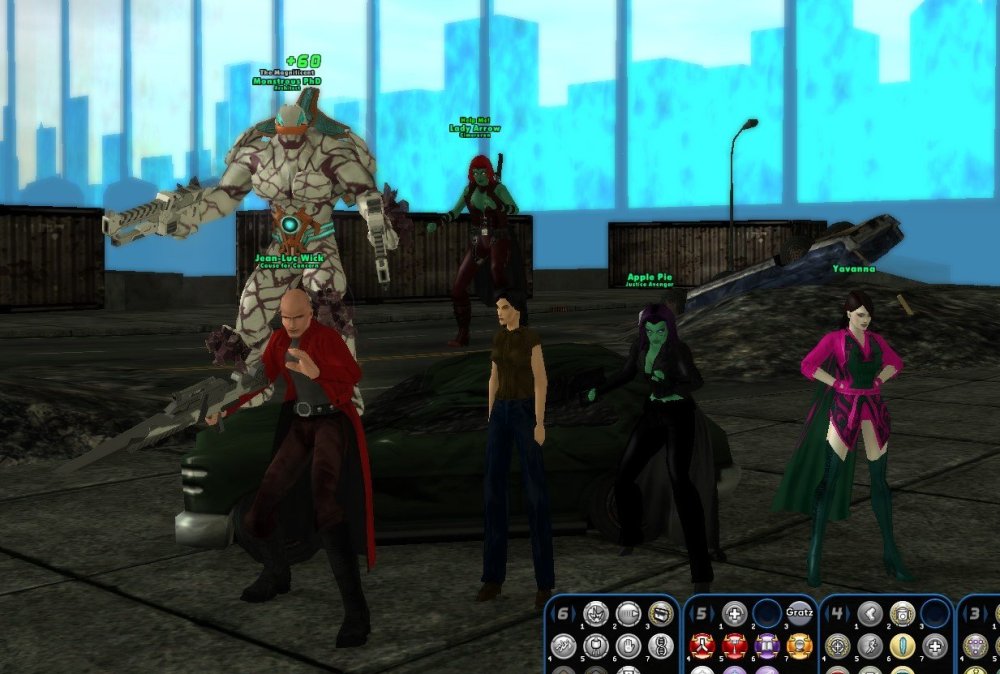Click the crosshair target power in tray 4

(x=838, y=646)
